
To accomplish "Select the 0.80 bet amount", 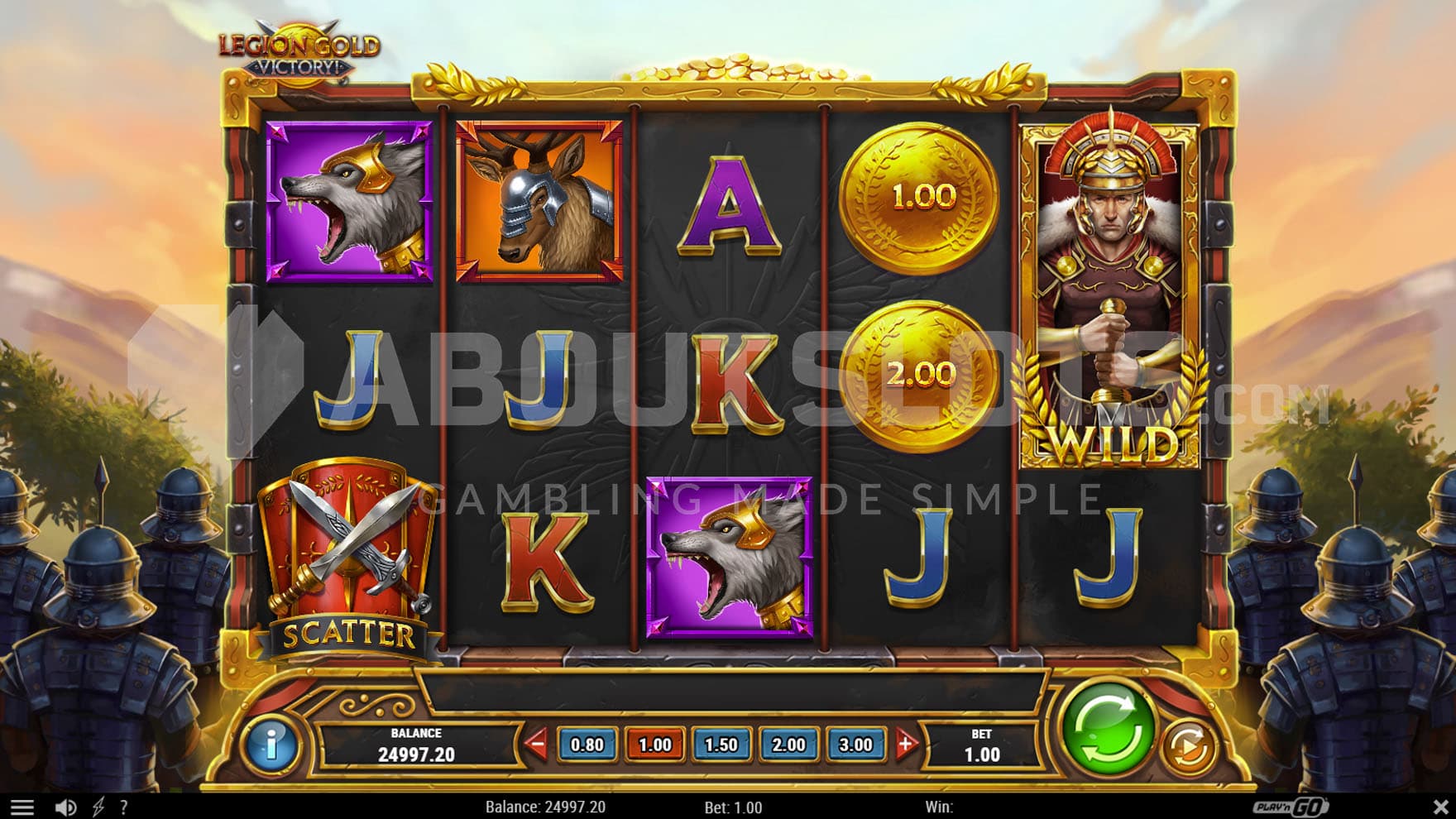I will pyautogui.click(x=587, y=745).
